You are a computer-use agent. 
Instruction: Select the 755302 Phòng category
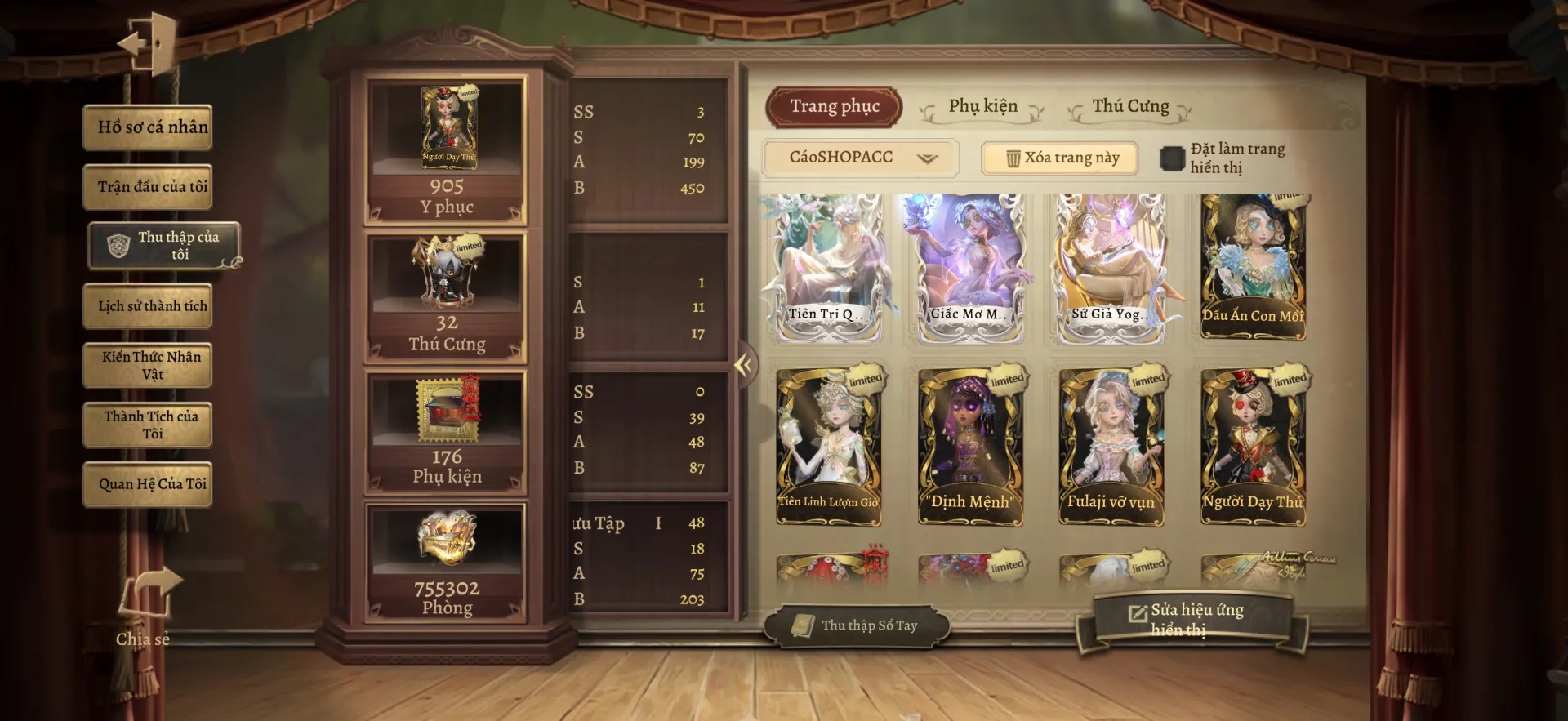click(x=446, y=563)
